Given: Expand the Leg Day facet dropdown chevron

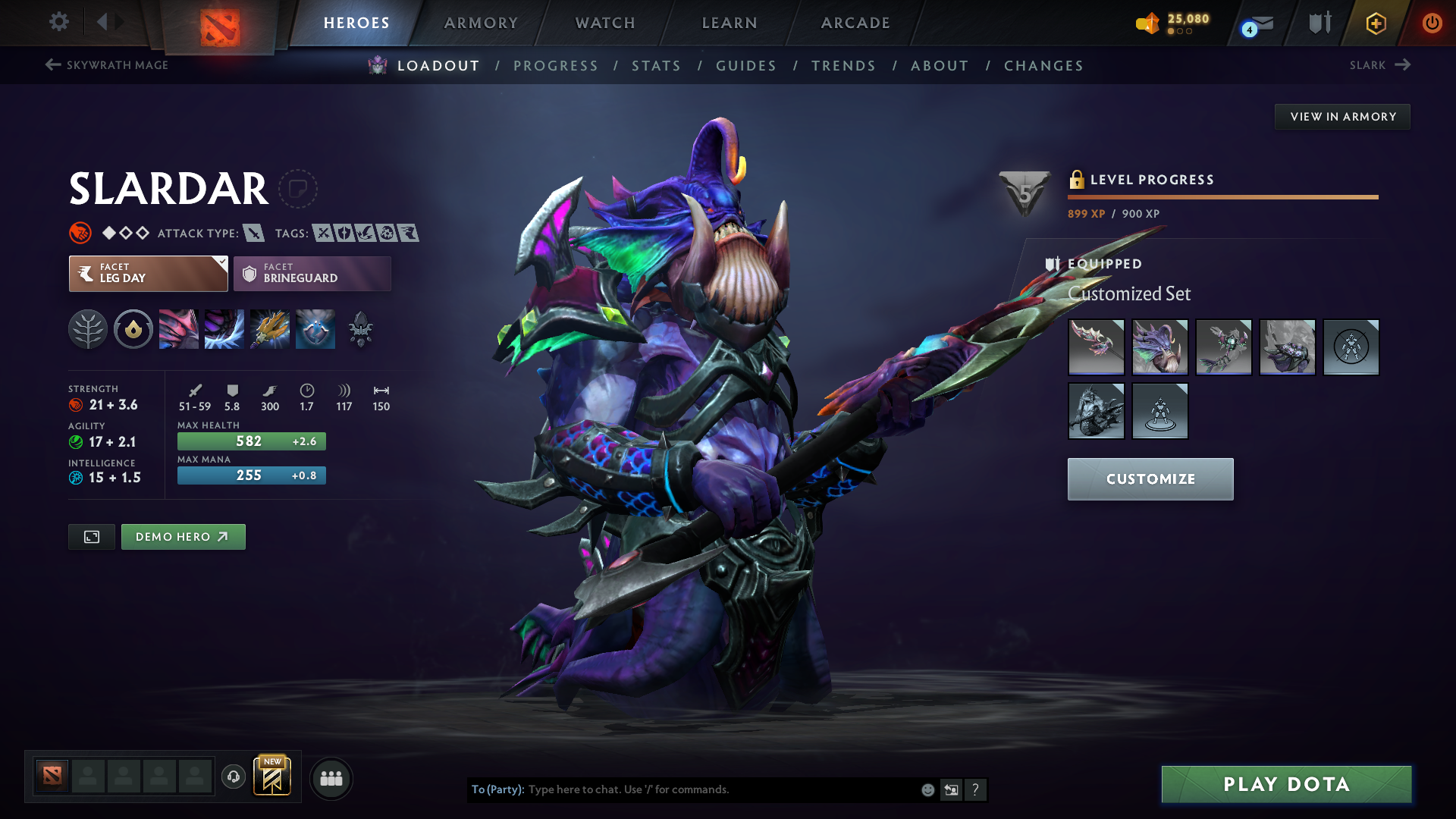Looking at the screenshot, I should tap(221, 262).
